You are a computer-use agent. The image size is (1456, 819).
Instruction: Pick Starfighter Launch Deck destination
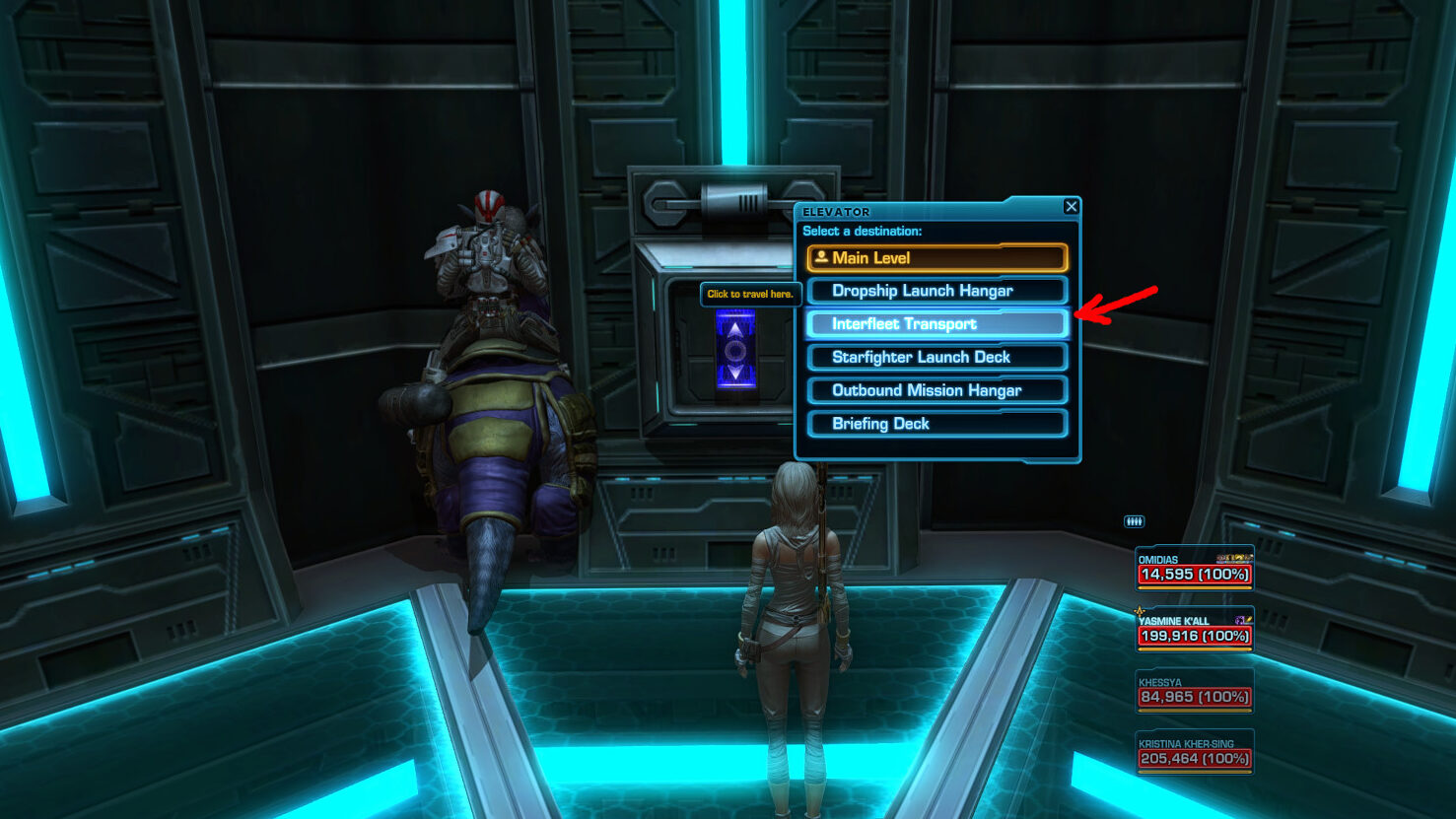point(936,357)
